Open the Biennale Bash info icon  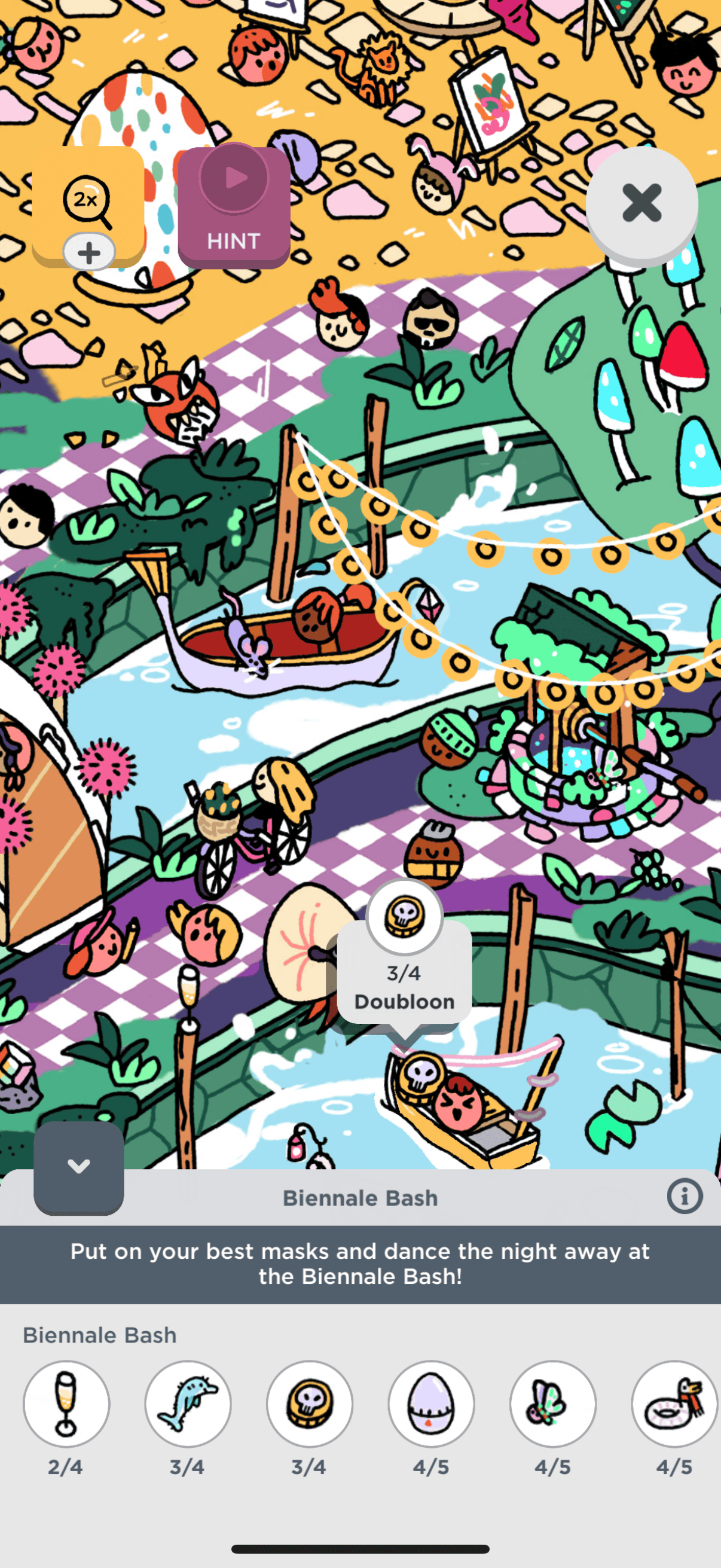tap(685, 1197)
